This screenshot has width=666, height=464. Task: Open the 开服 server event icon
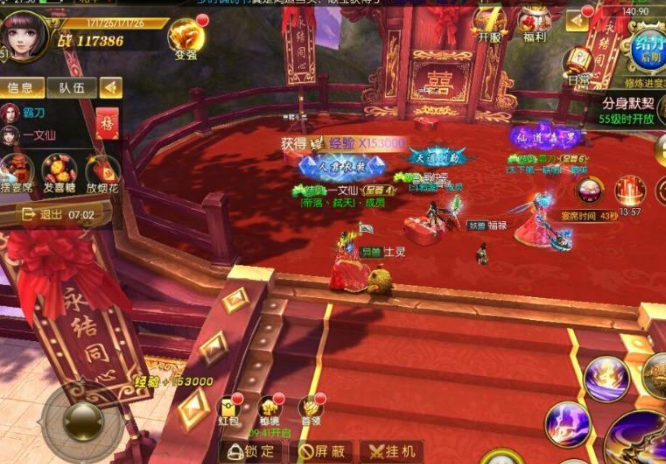pos(489,21)
